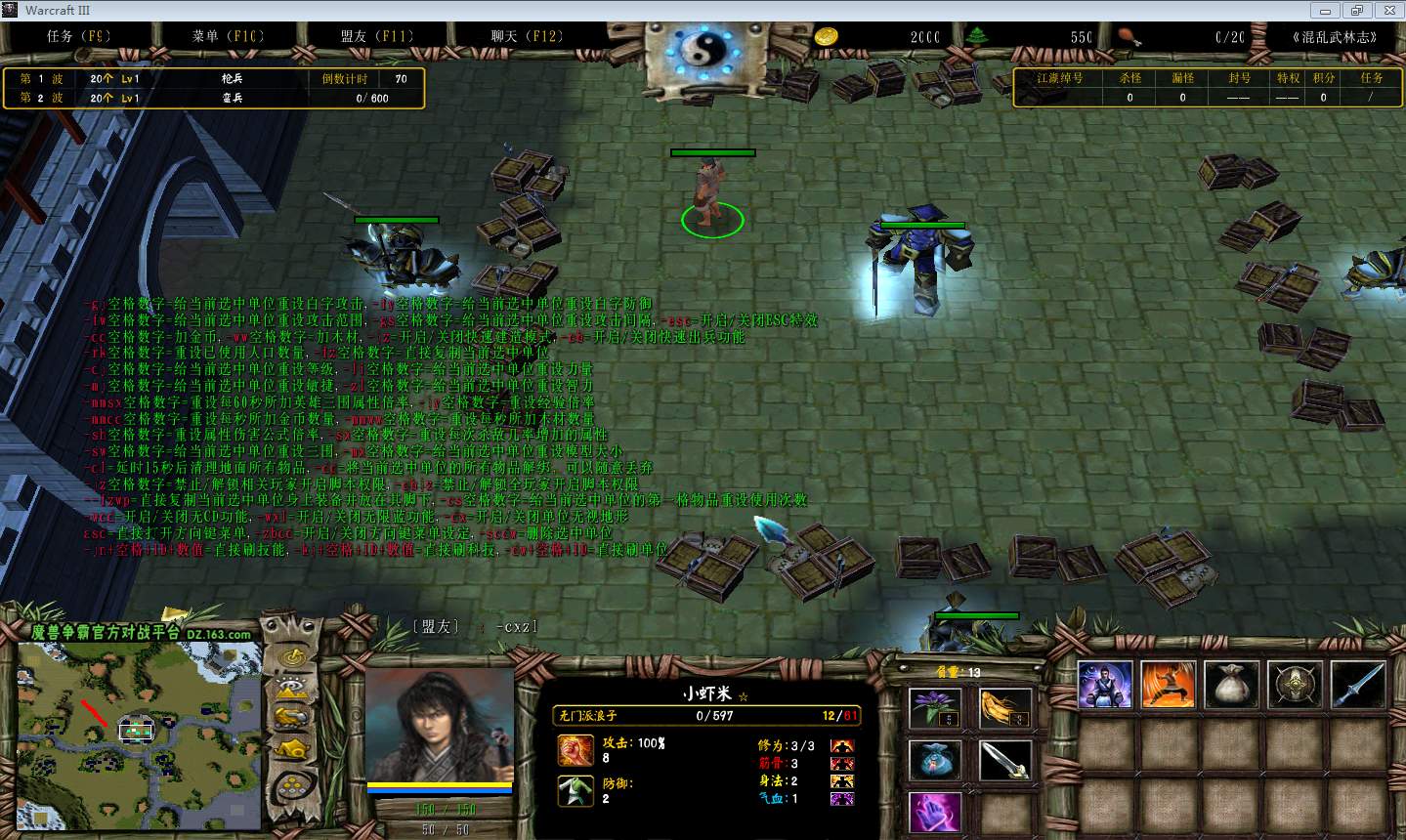Select the purple flower inventory item
Image resolution: width=1406 pixels, height=840 pixels.
[x=935, y=707]
